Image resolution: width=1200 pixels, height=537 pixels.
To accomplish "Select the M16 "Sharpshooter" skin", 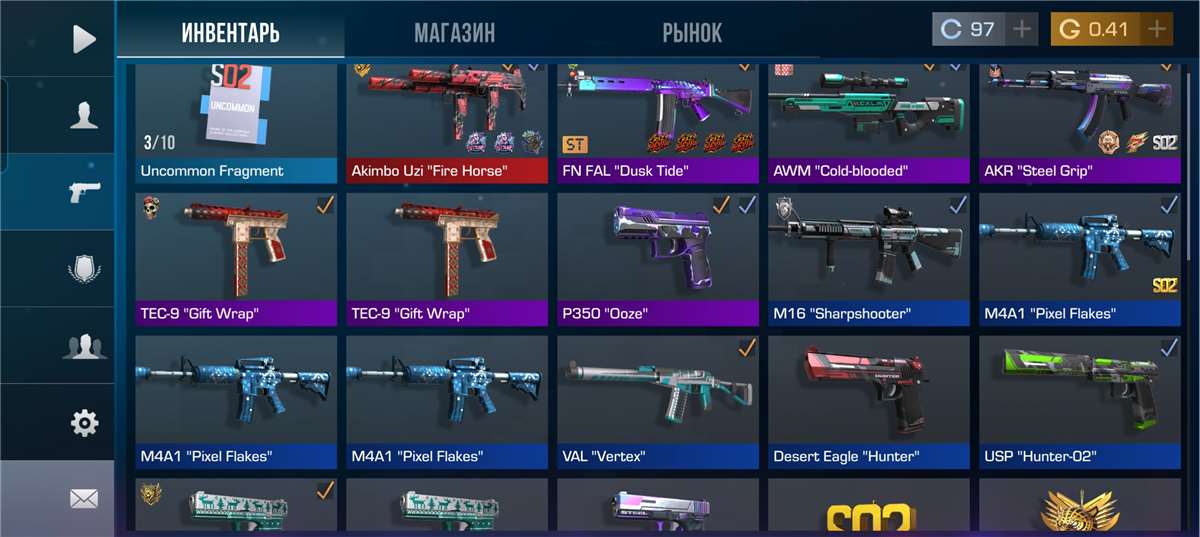I will point(868,258).
